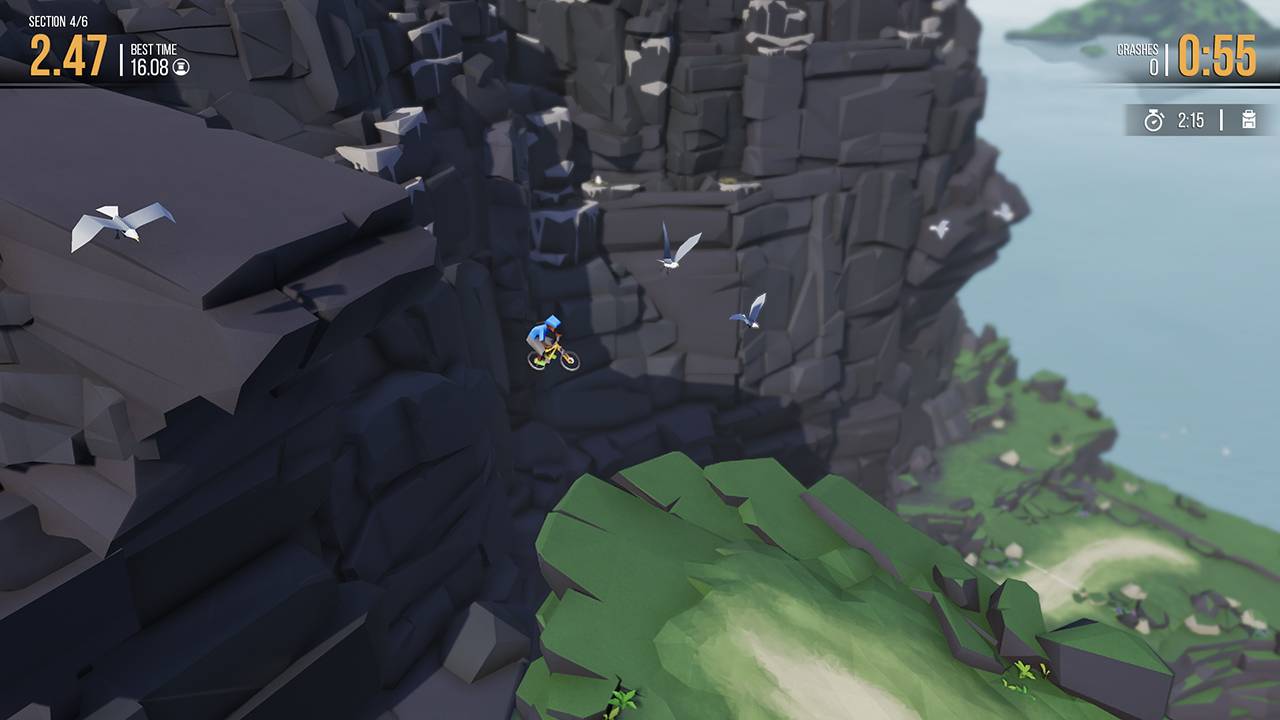The image size is (1280, 720).
Task: Select the Section 4/6 label
Action: pyautogui.click(x=58, y=20)
